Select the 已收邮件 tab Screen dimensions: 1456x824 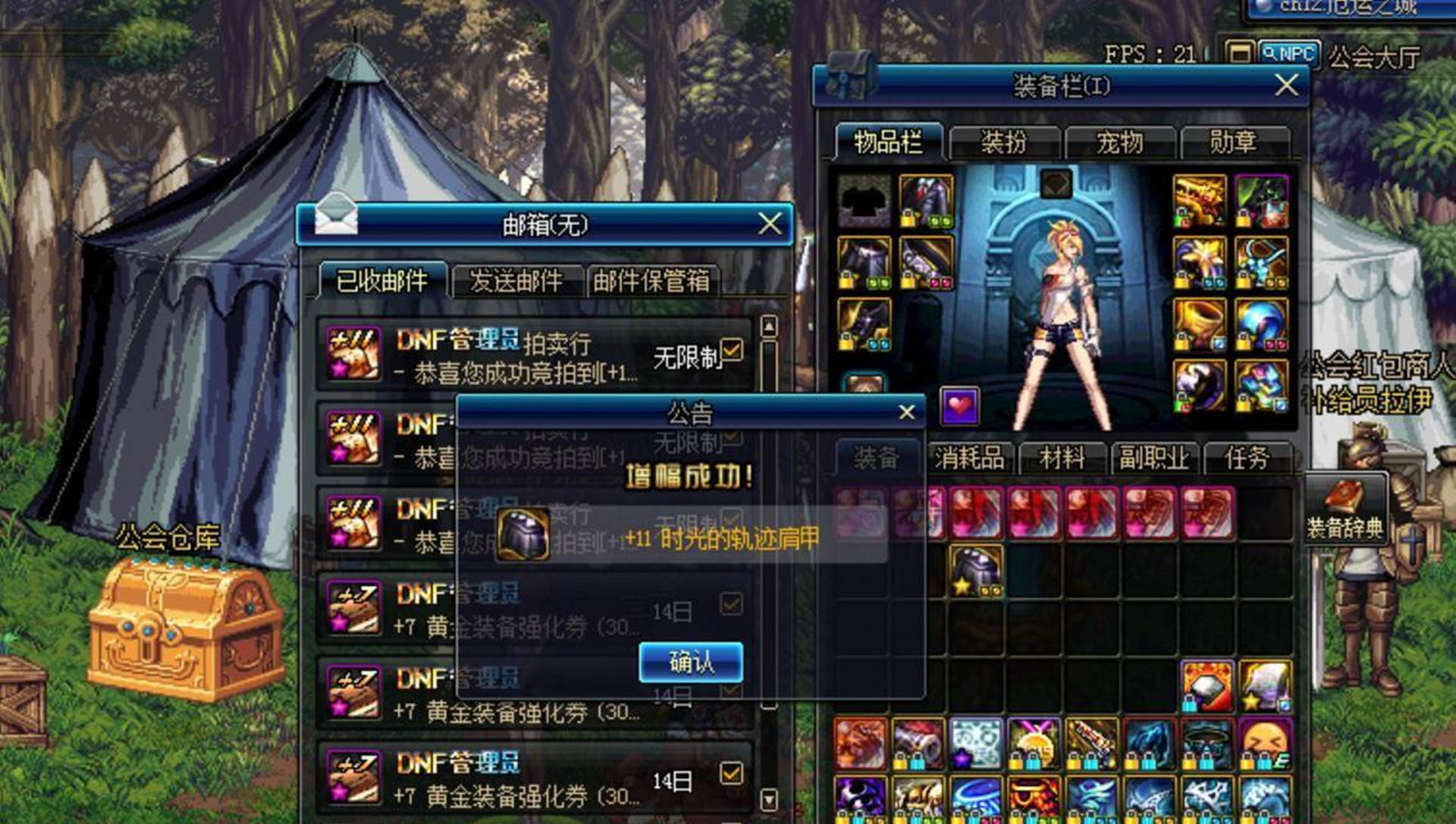[382, 281]
